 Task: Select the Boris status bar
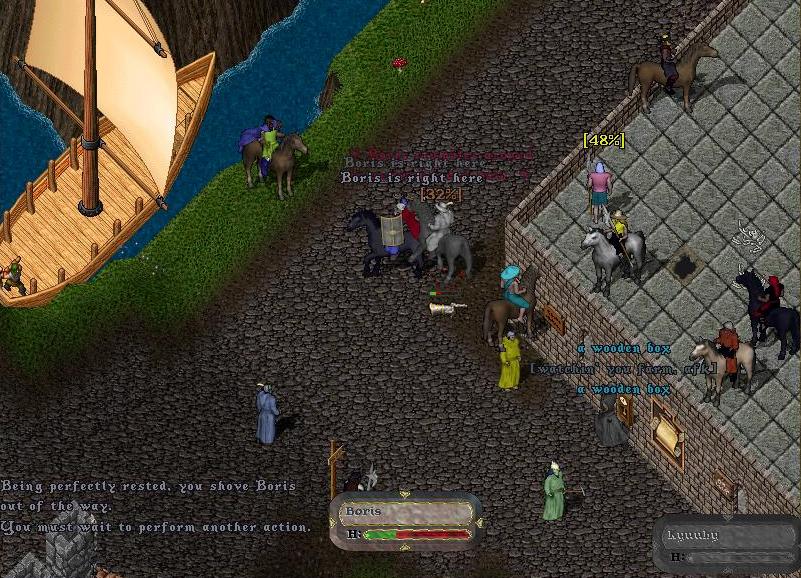[405, 521]
